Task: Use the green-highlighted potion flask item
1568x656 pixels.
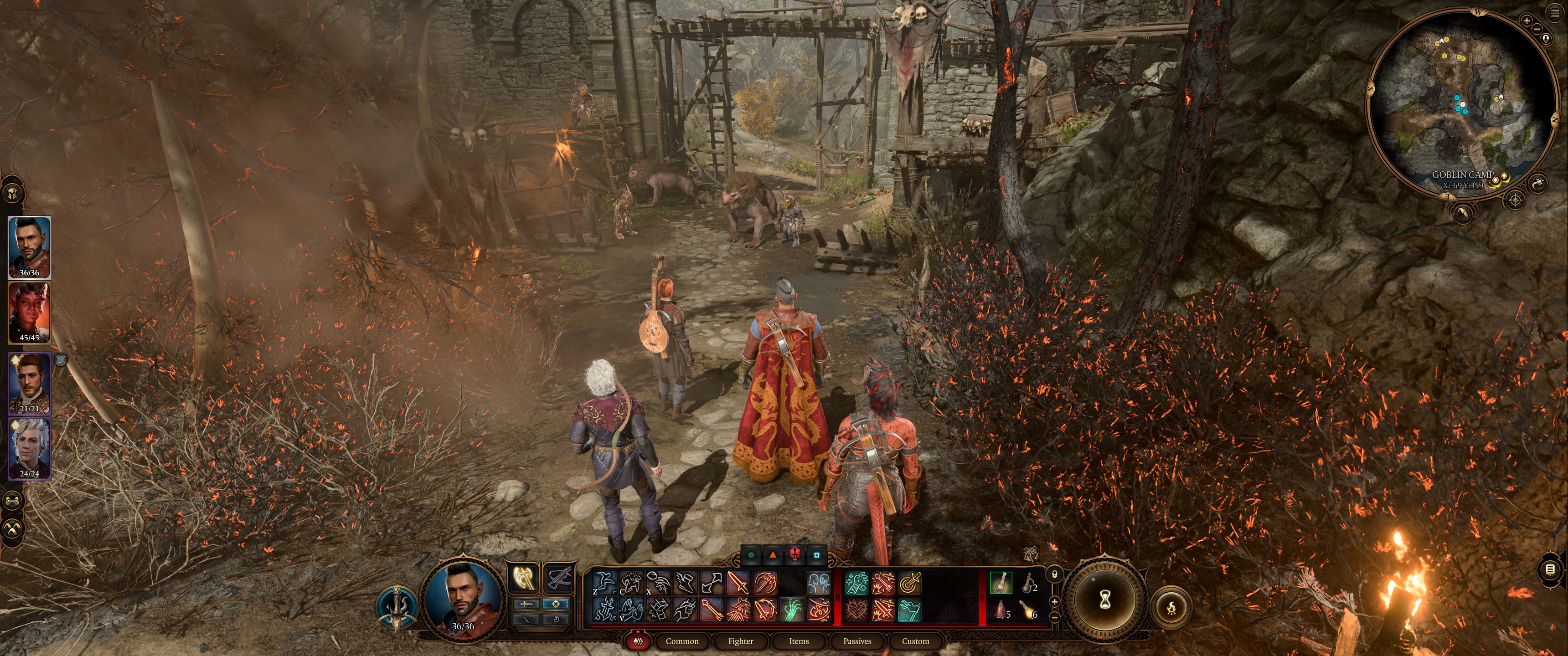Action: [1001, 583]
